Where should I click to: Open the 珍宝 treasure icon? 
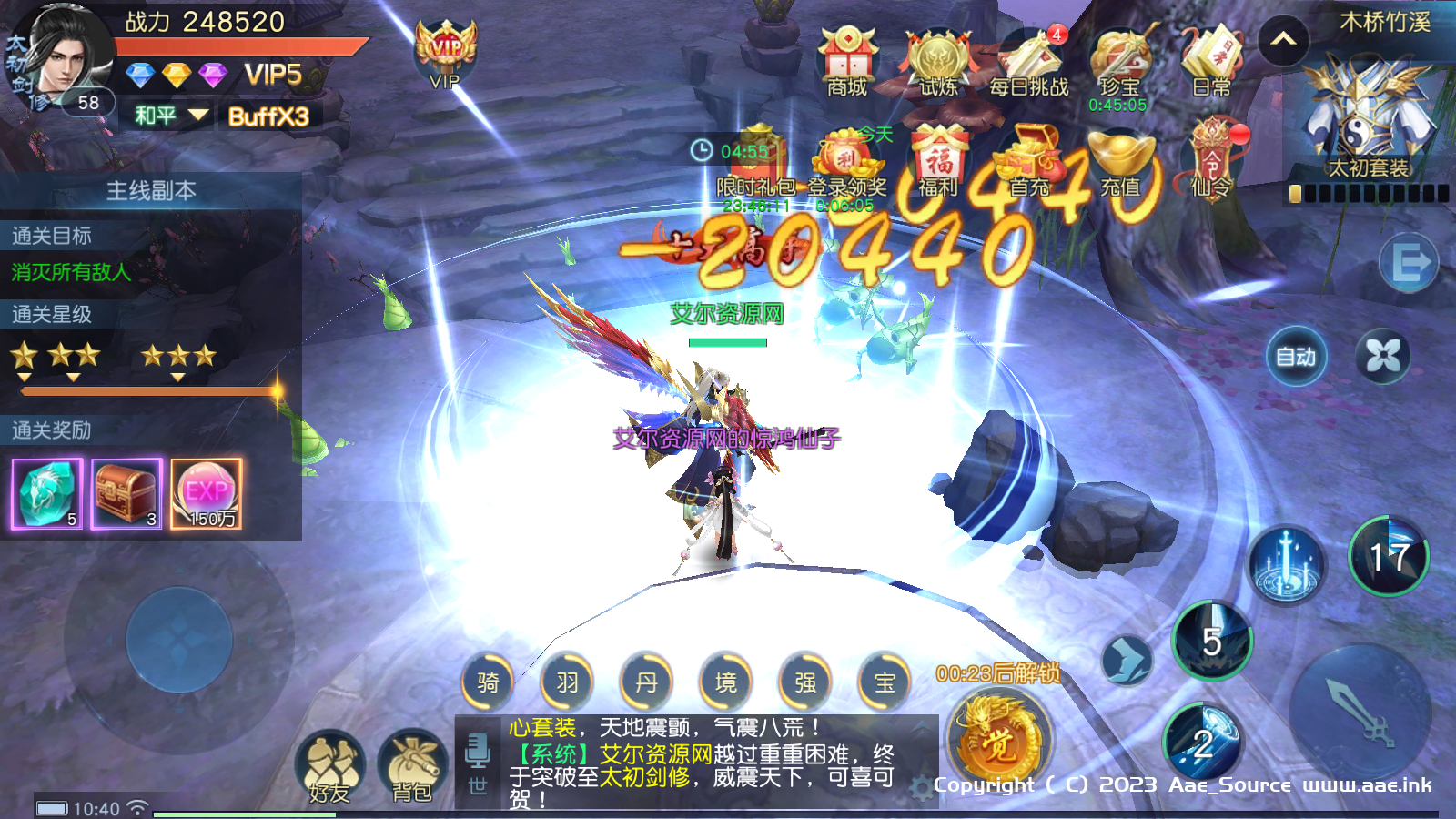point(1119,62)
